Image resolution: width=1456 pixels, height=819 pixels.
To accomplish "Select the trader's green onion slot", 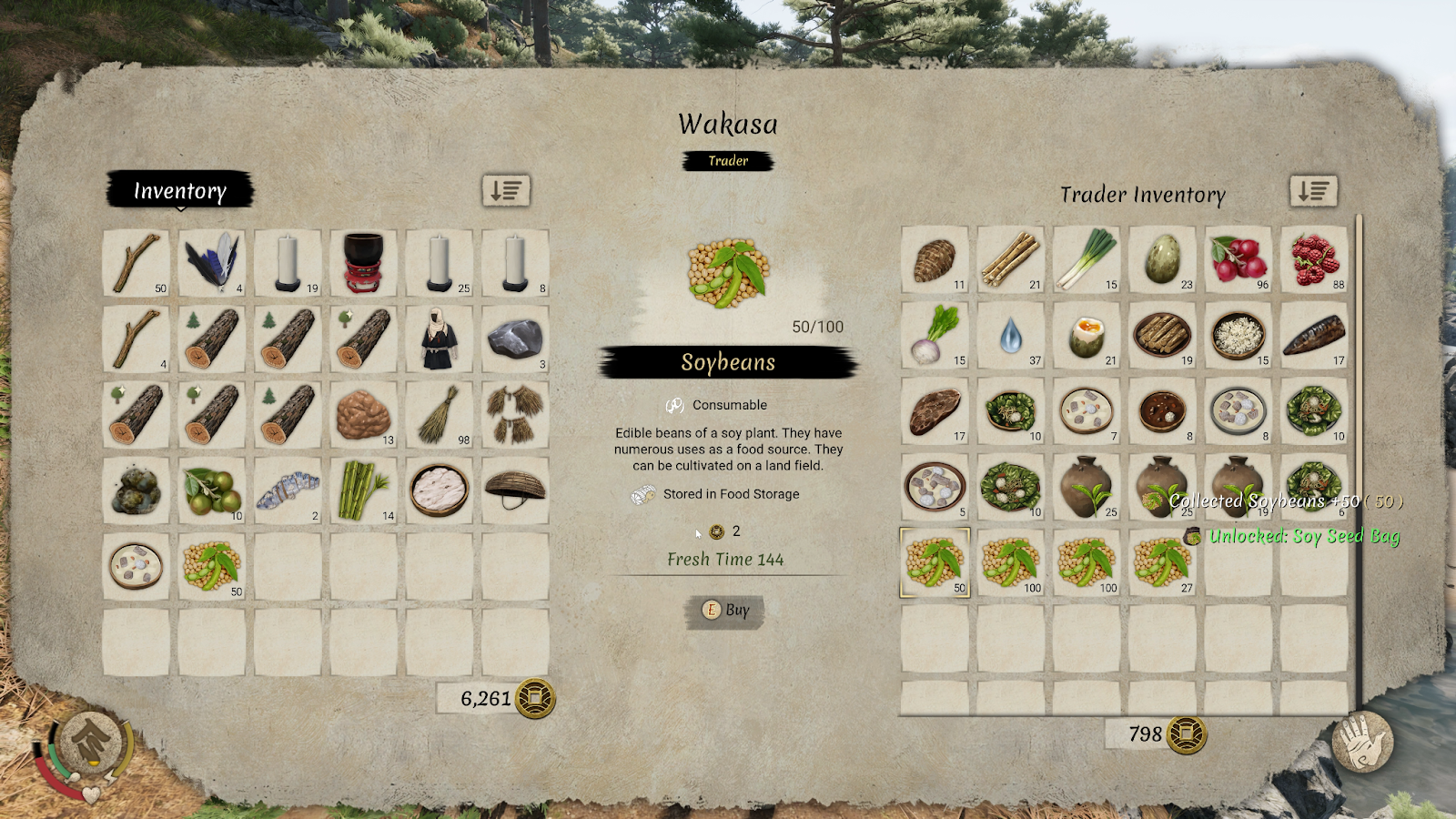I will pos(1087,259).
